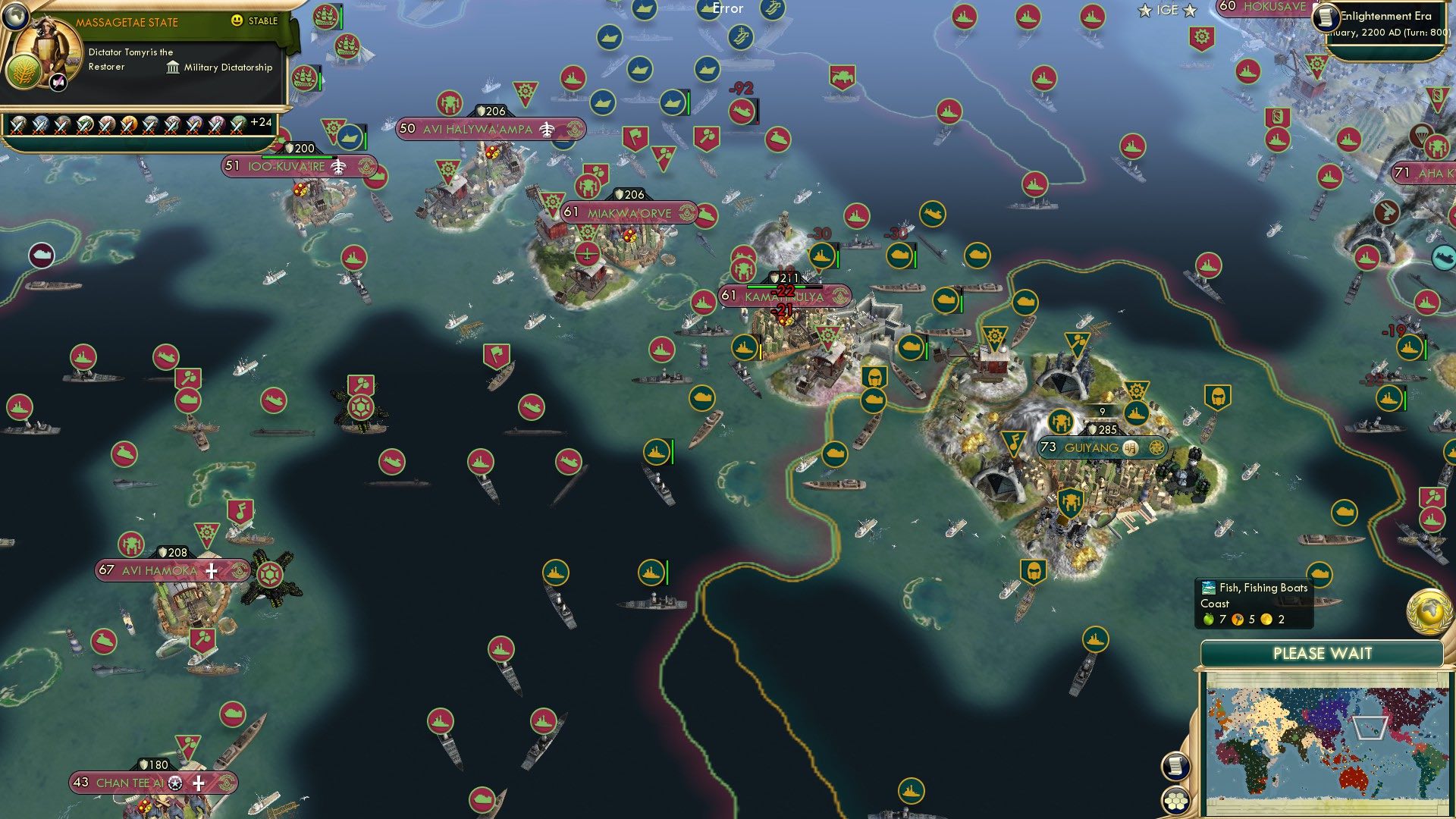Click the STABLE smiley happiness indicator
Viewport: 1456px width, 819px height.
click(237, 20)
